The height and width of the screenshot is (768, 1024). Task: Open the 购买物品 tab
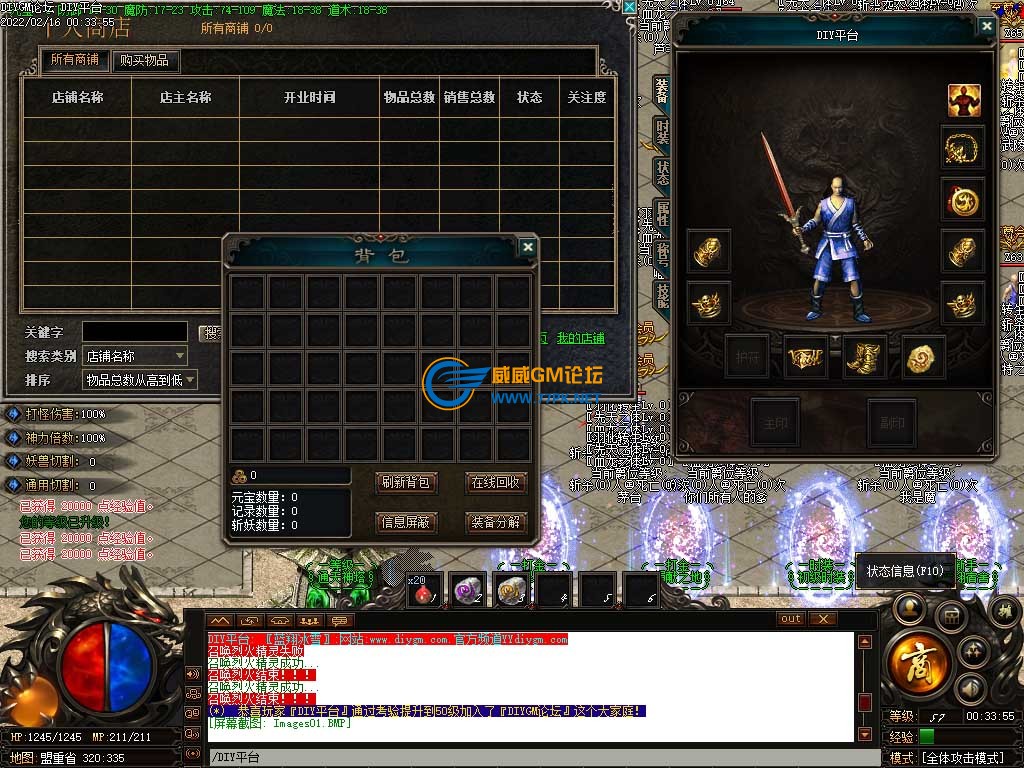(145, 60)
